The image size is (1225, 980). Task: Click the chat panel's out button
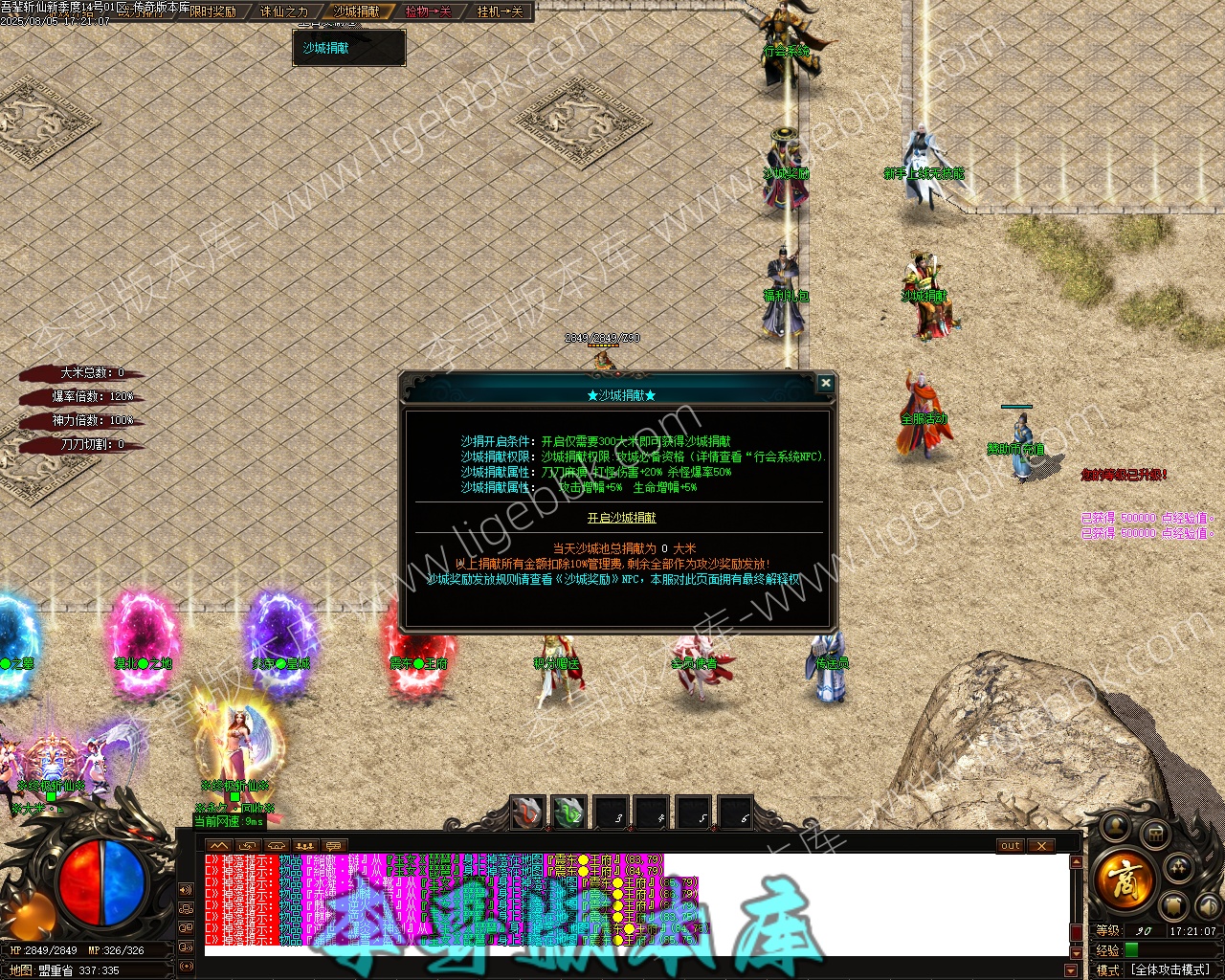tap(1011, 846)
